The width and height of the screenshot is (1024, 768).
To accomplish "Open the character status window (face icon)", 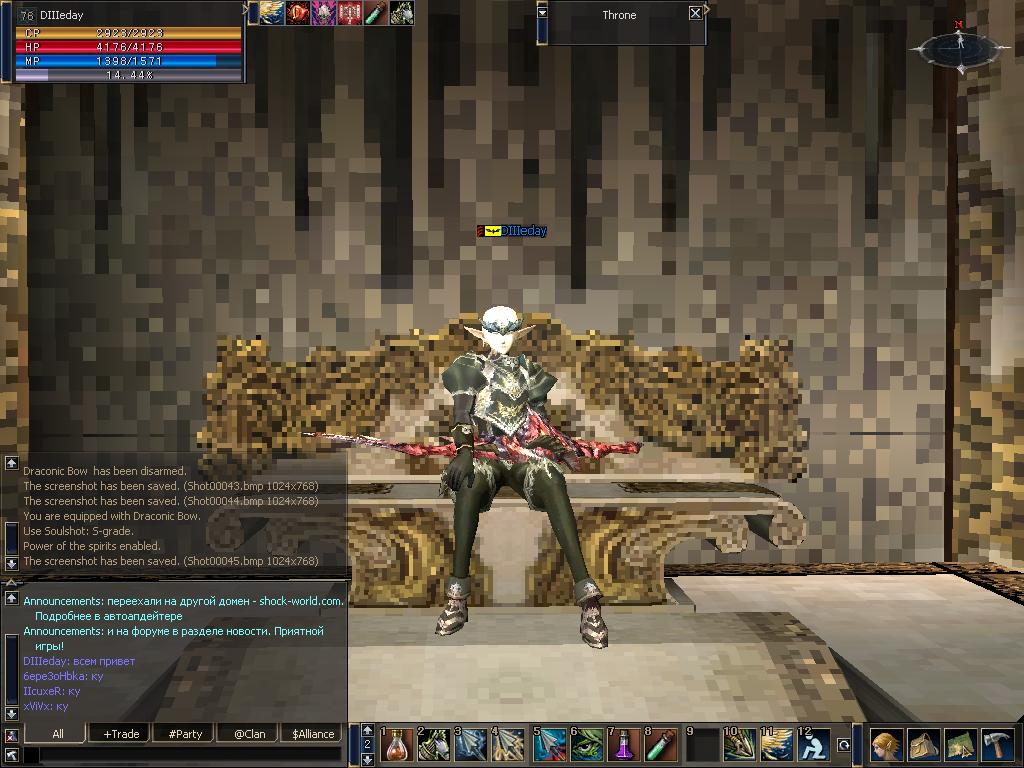I will (x=886, y=745).
